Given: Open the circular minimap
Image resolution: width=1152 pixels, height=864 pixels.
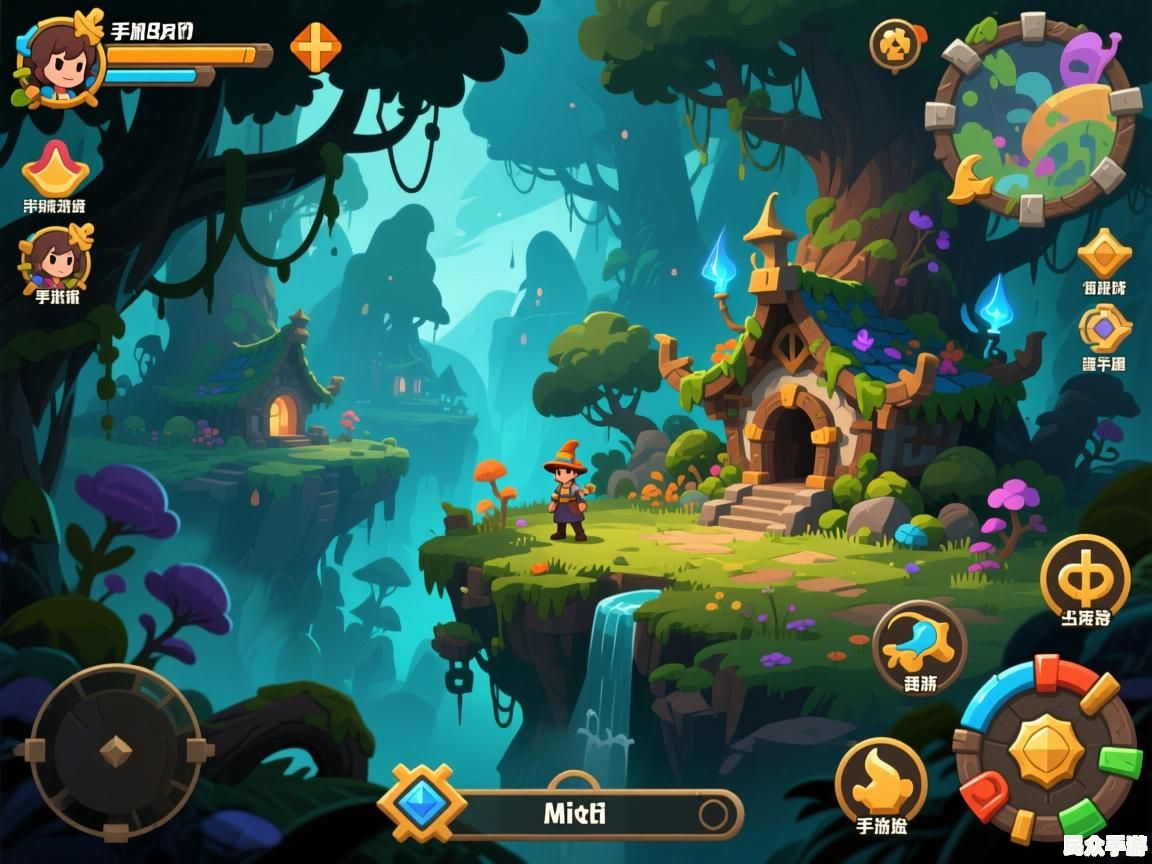Looking at the screenshot, I should [1034, 115].
